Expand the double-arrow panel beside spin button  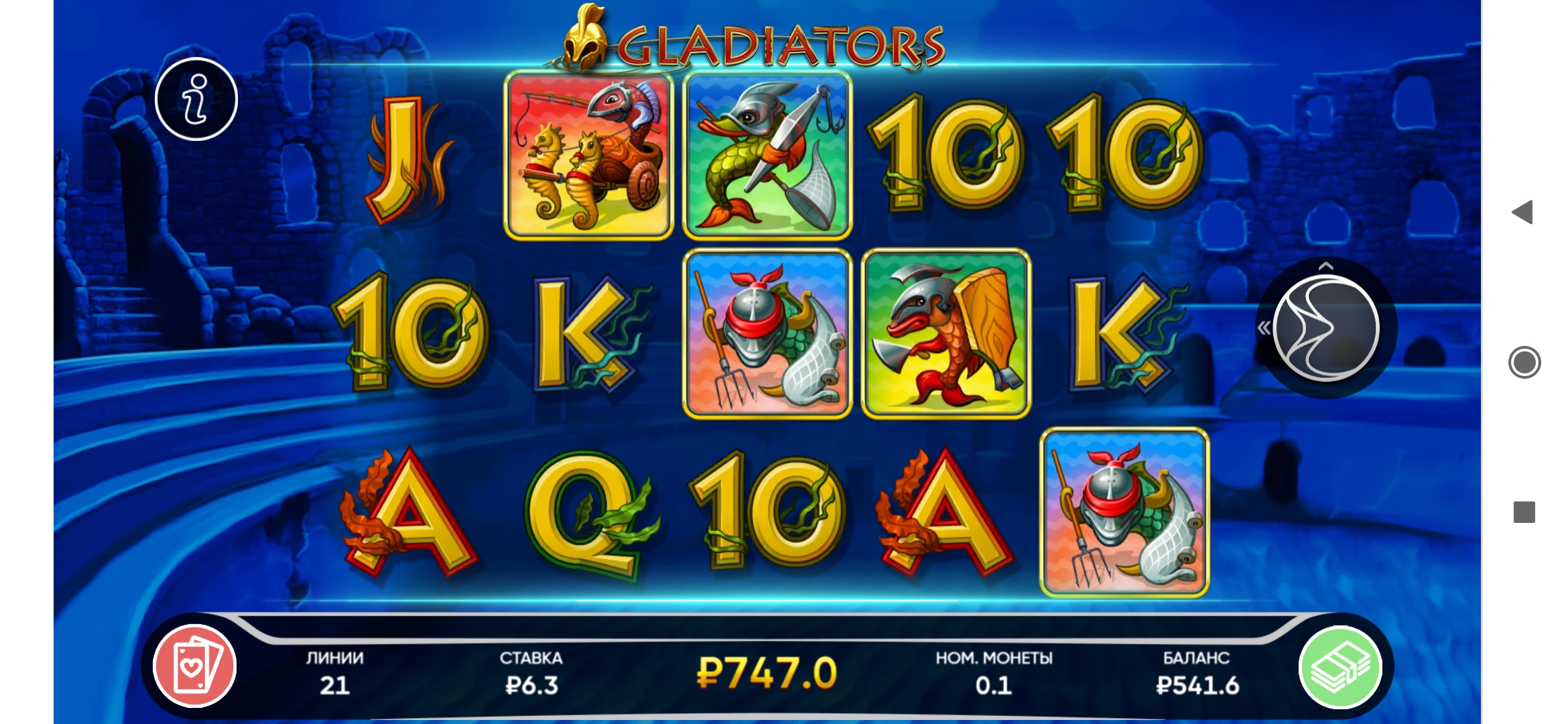pyautogui.click(x=1264, y=328)
